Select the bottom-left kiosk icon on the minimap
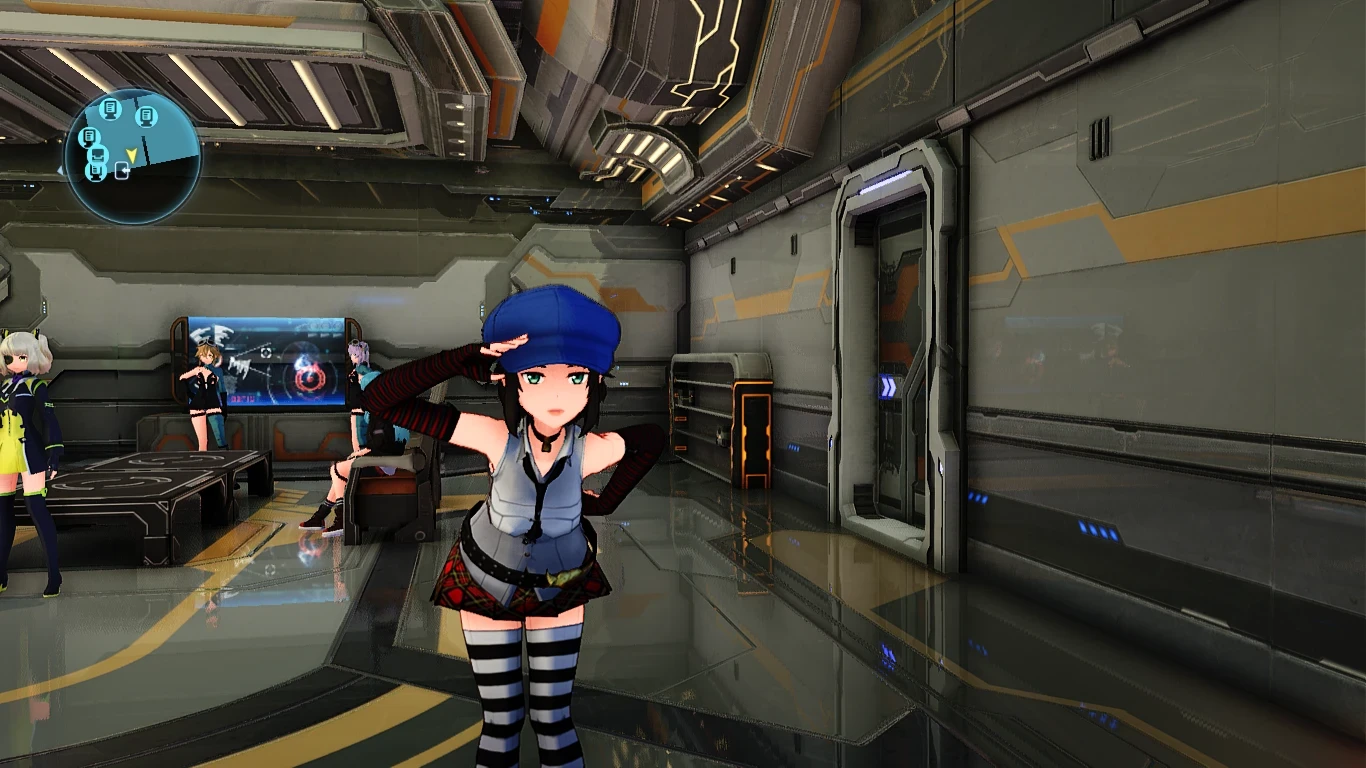 pyautogui.click(x=95, y=172)
